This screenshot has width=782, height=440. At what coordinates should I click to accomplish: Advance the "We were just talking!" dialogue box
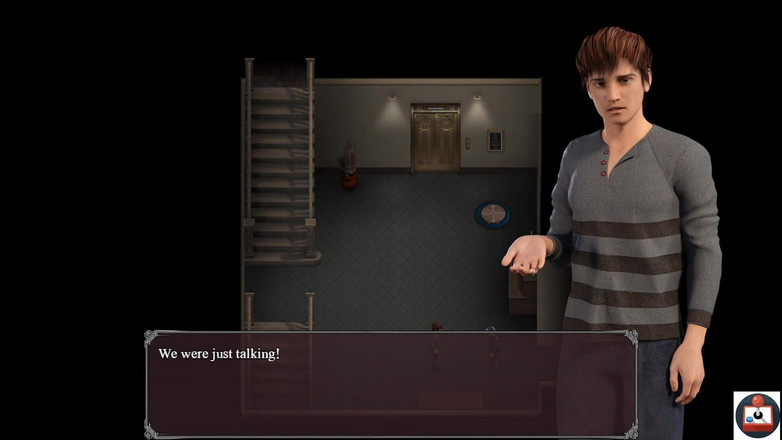tap(391, 384)
